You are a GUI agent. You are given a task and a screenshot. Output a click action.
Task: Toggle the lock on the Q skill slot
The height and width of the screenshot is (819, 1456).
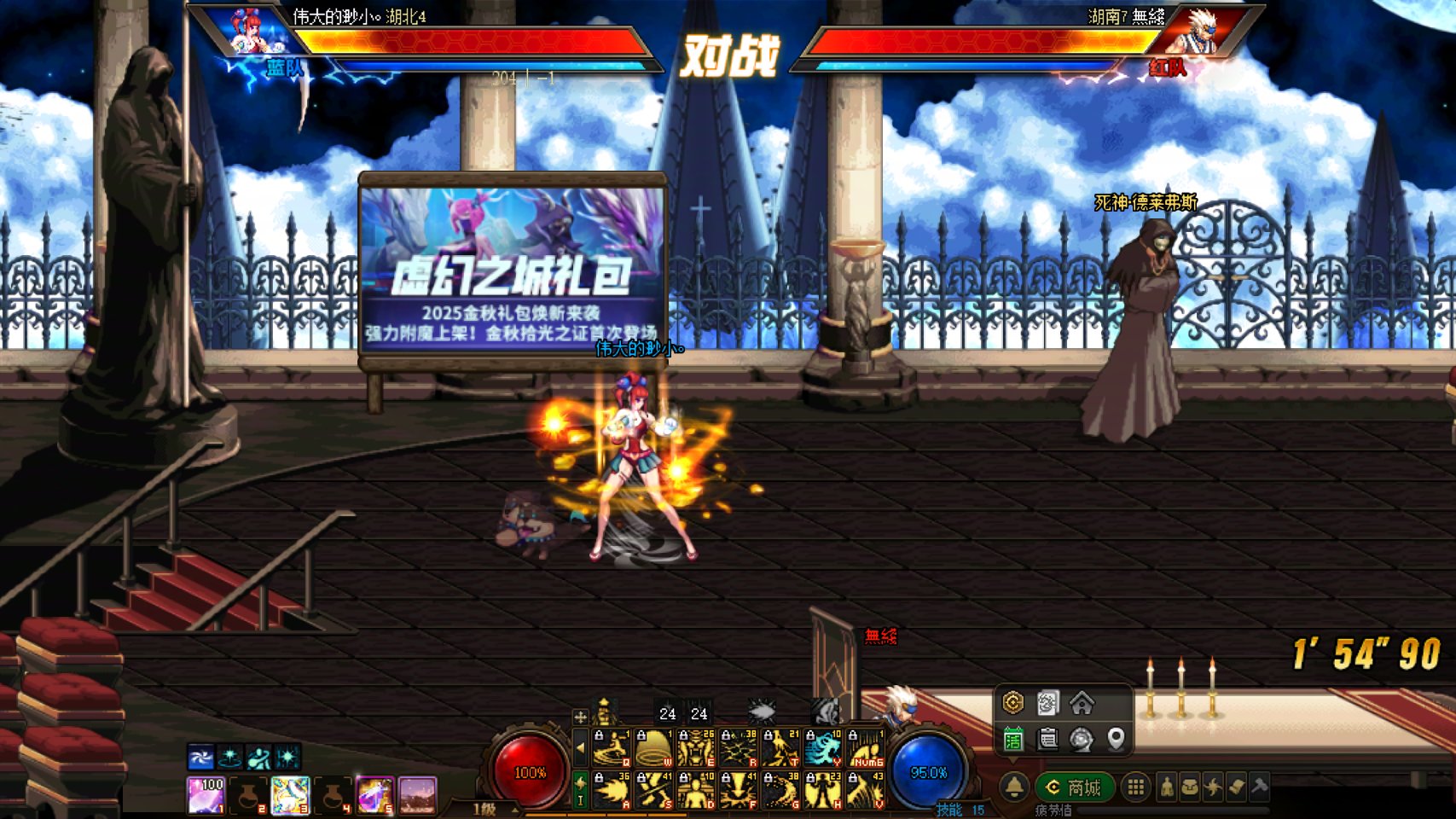point(599,735)
